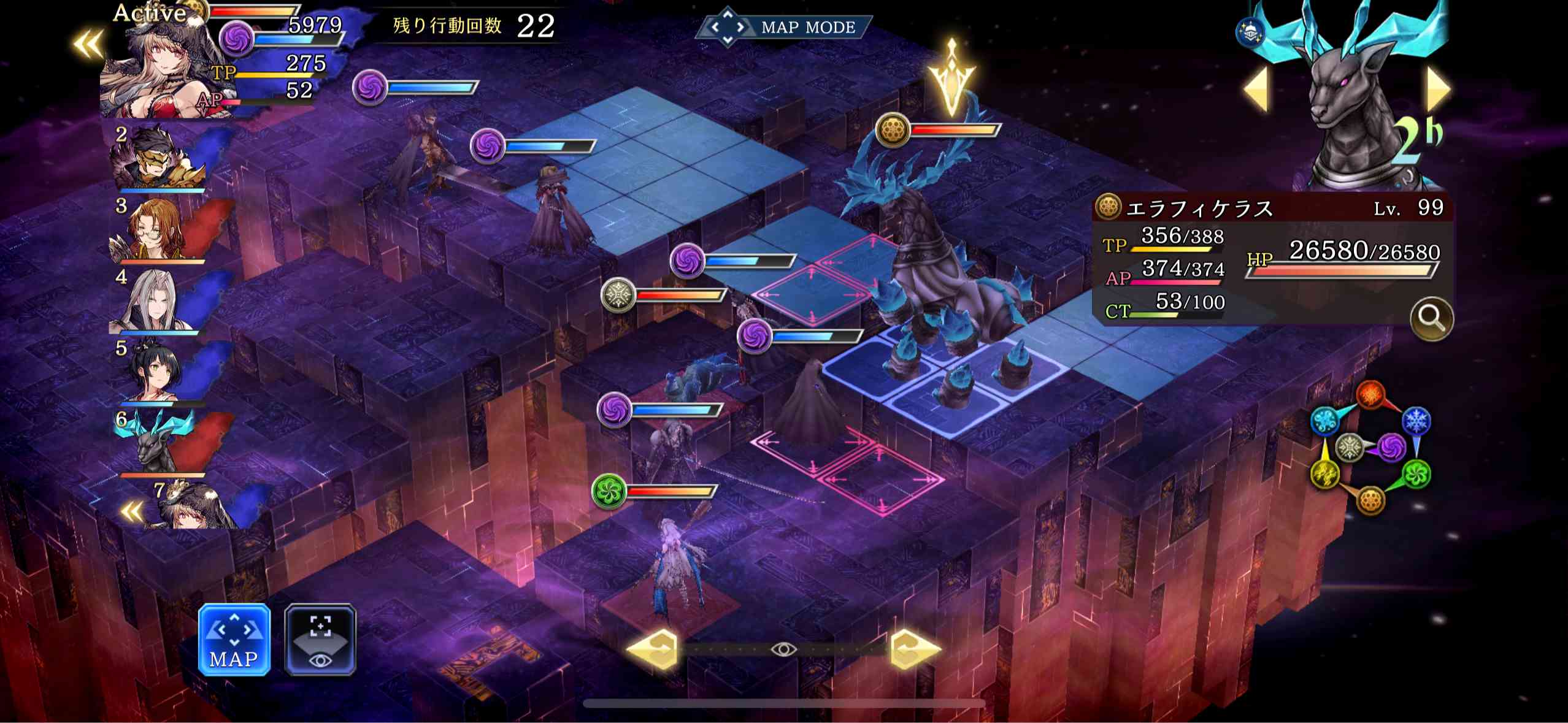Select the yellow earth element icon on the wheel
The width and height of the screenshot is (1568, 723).
1325,475
